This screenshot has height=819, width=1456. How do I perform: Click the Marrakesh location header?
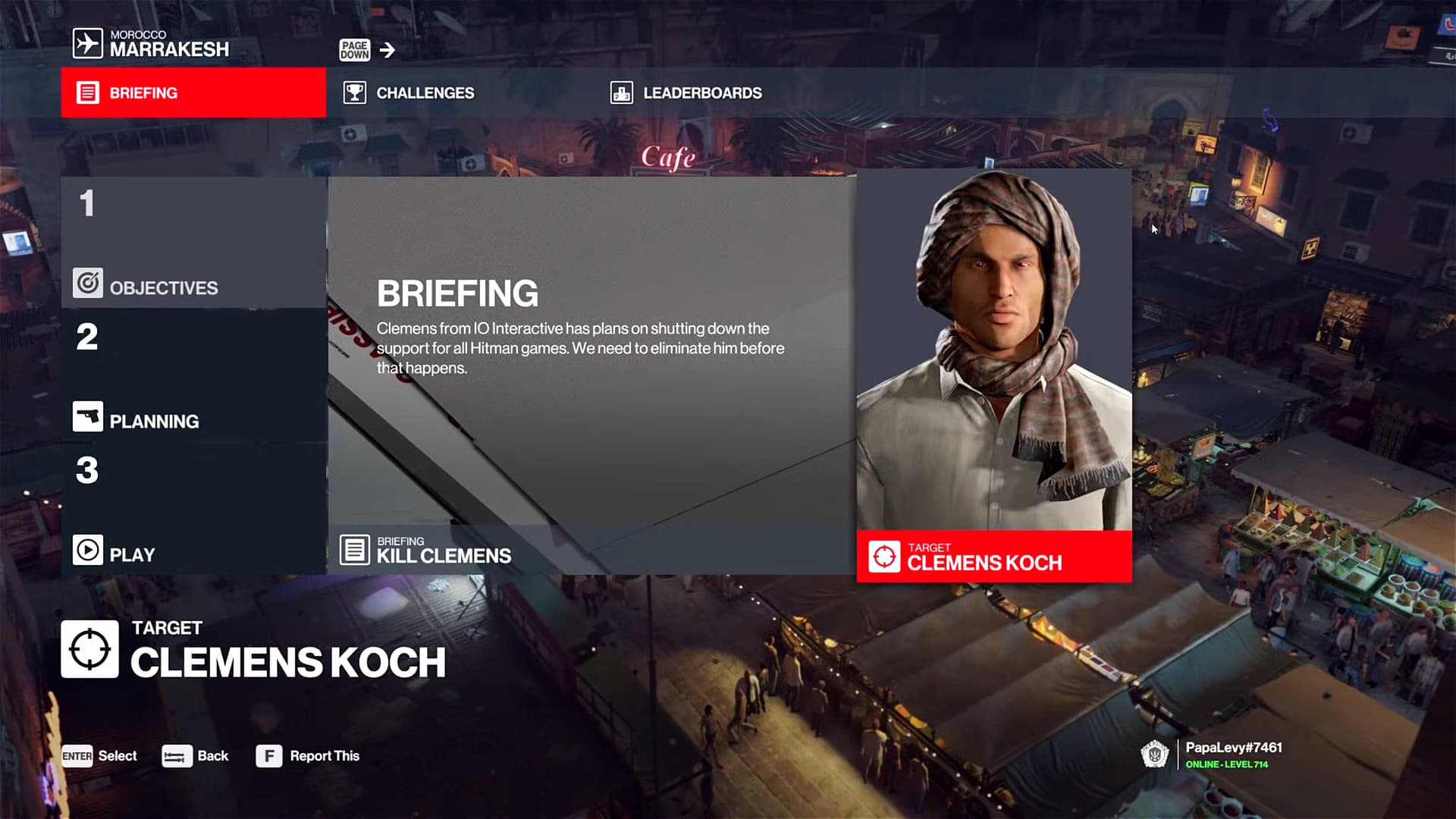click(x=152, y=43)
